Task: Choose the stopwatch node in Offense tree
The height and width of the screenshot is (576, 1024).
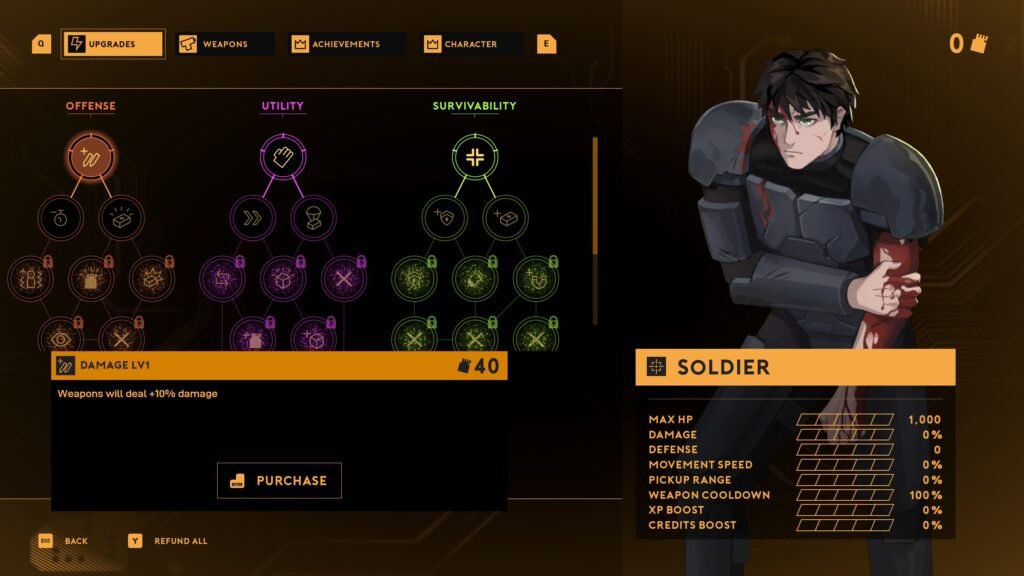Action: tap(60, 217)
